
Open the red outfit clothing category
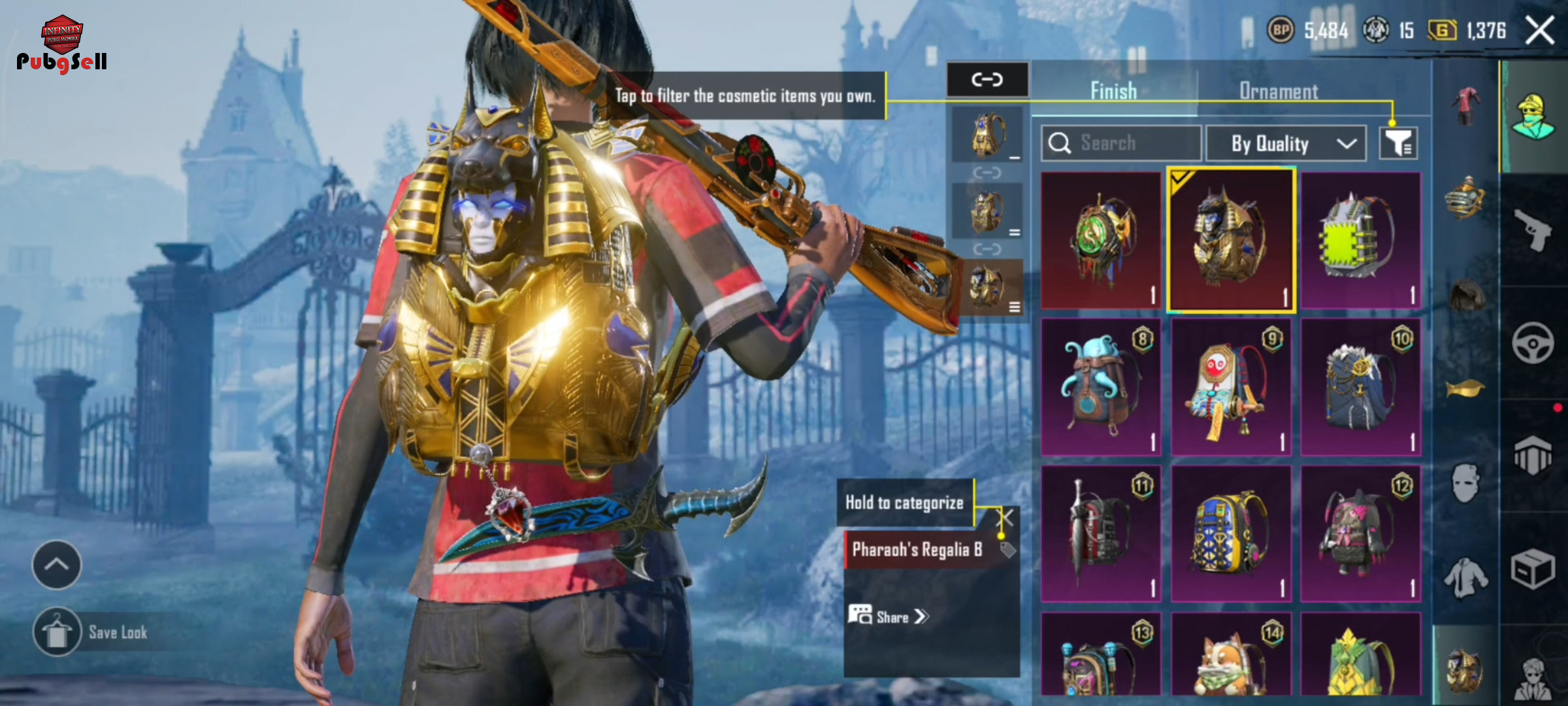pyautogui.click(x=1466, y=105)
